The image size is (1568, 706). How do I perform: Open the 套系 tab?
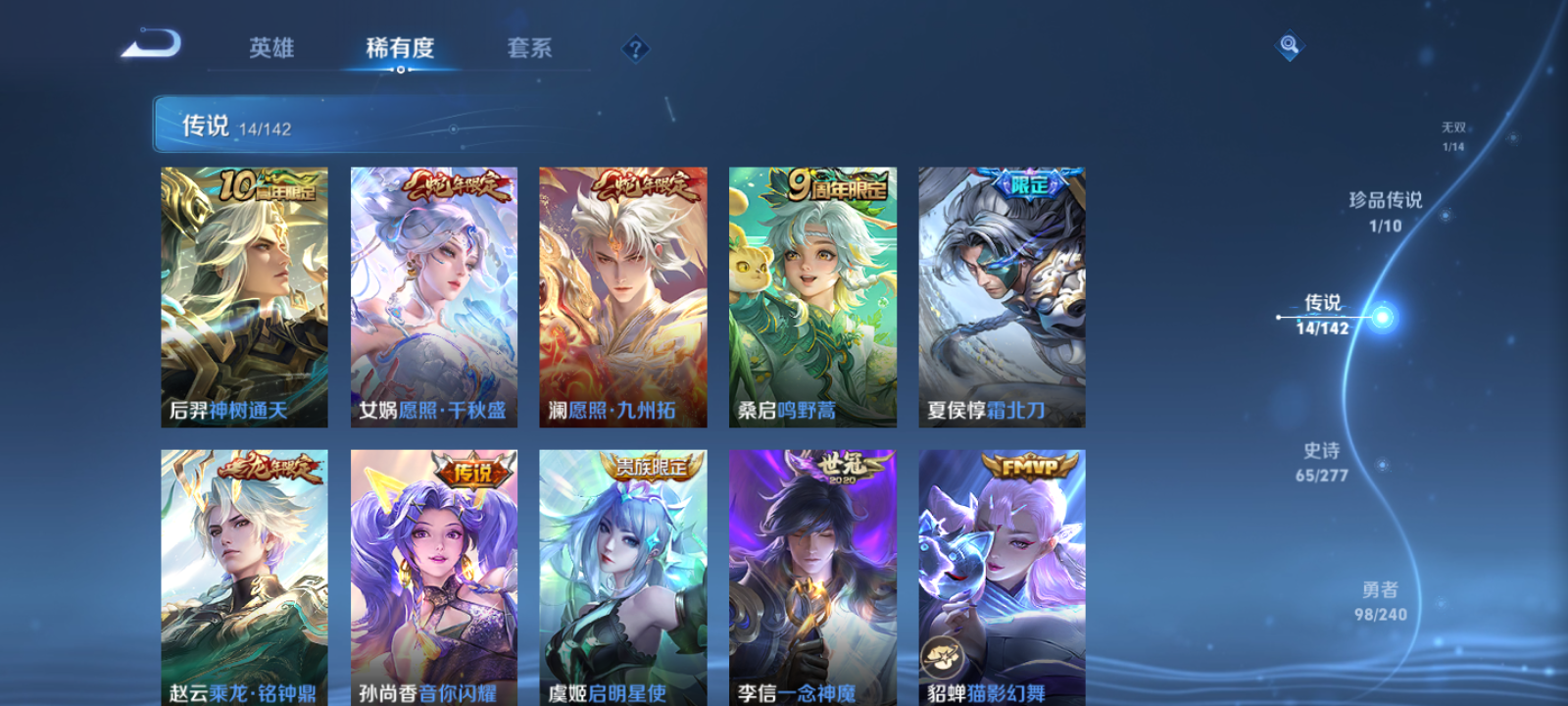530,49
